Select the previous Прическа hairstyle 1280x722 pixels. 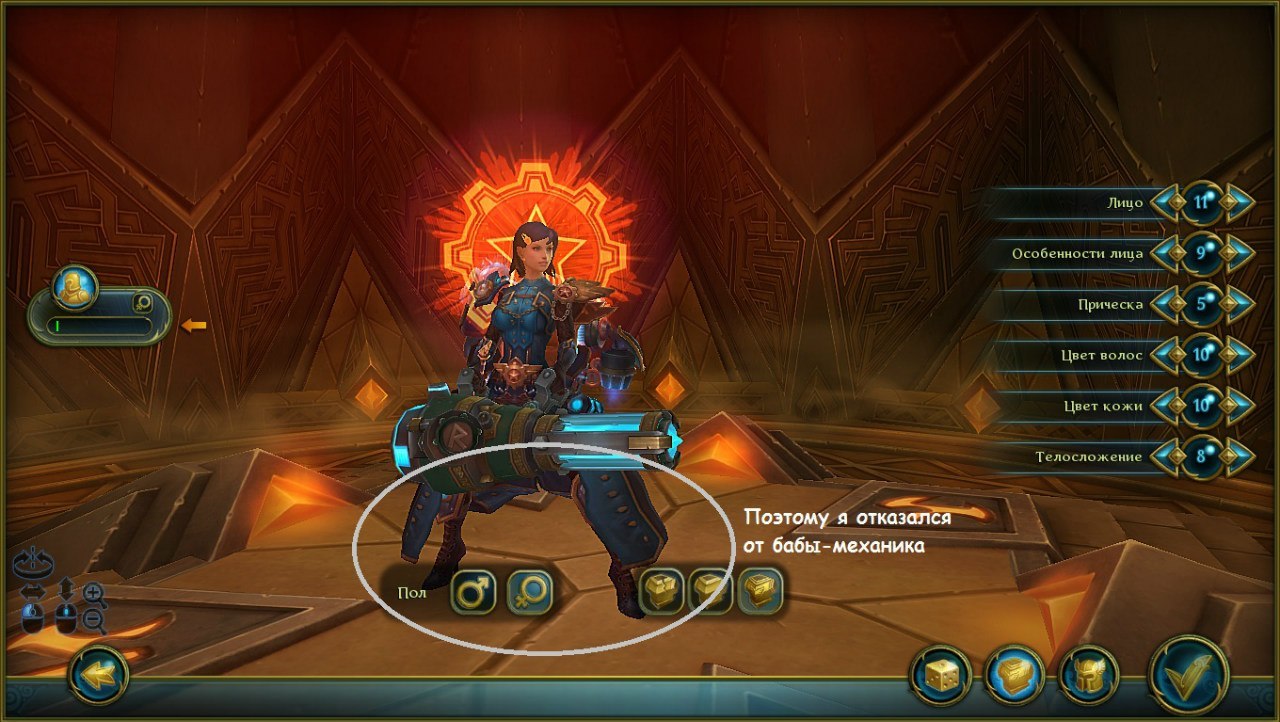1165,304
